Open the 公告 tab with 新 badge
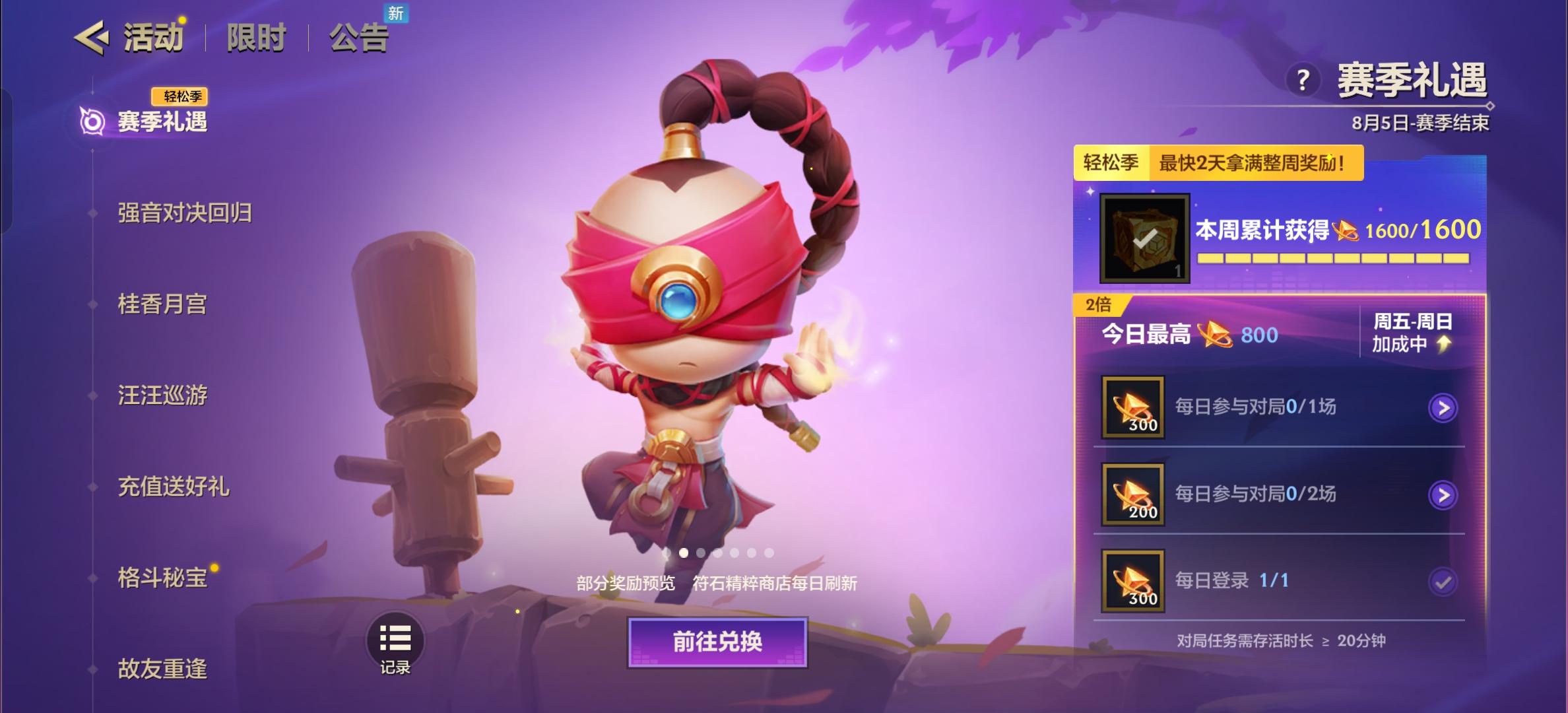Screen dimensions: 1568x713 tap(359, 38)
